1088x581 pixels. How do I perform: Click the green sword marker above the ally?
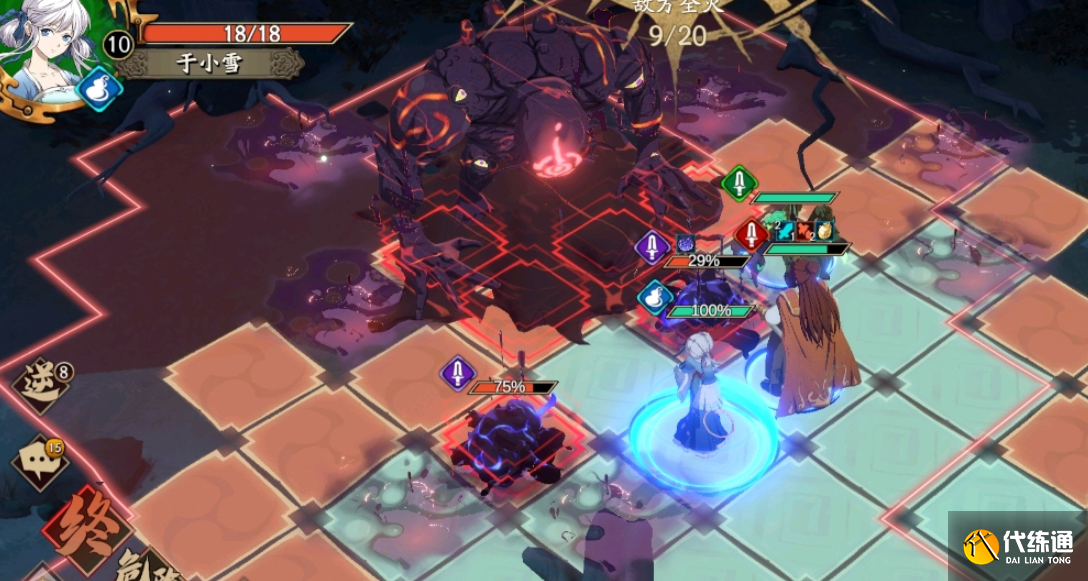(x=738, y=182)
